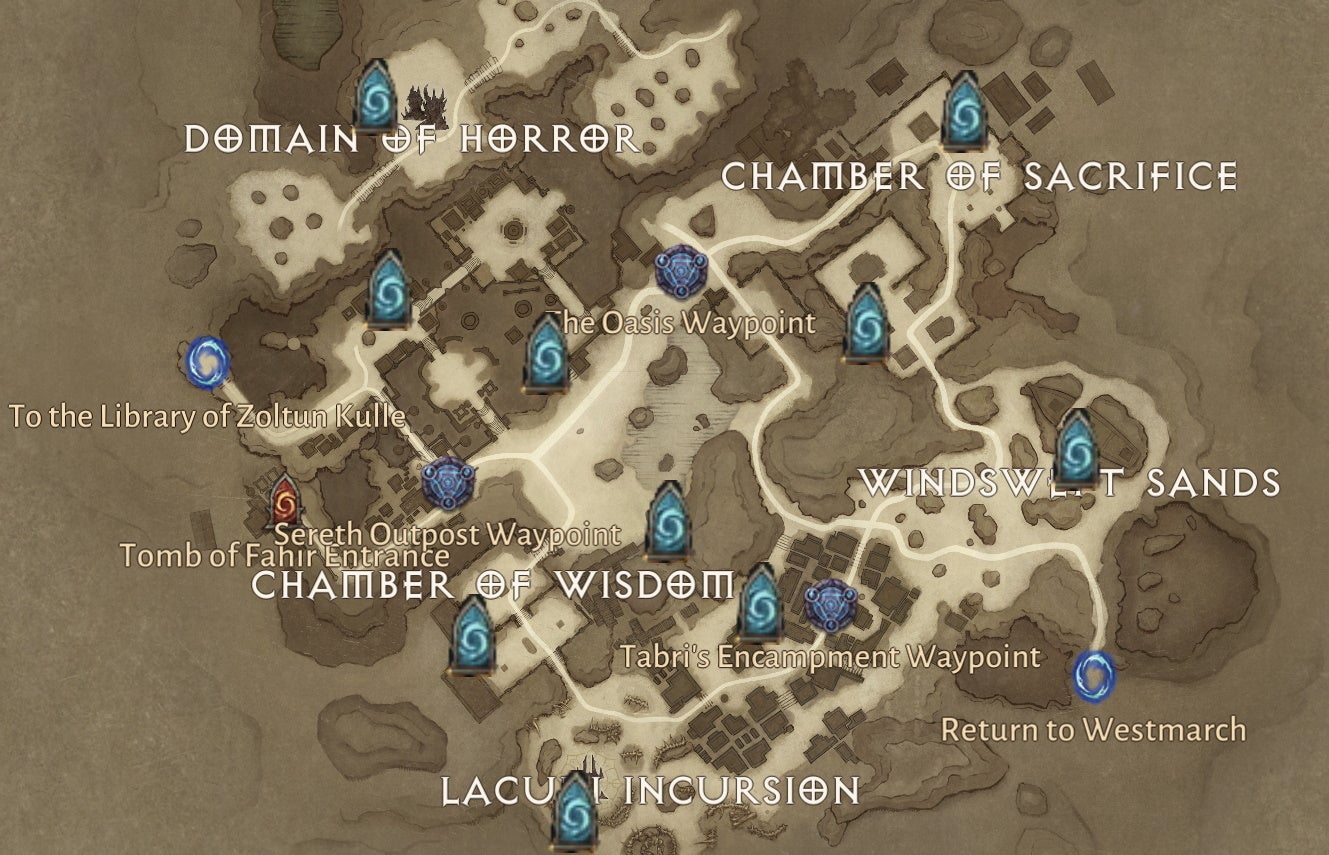The width and height of the screenshot is (1329, 855).
Task: Click the portal icon above Domain of Horror
Action: 377,98
